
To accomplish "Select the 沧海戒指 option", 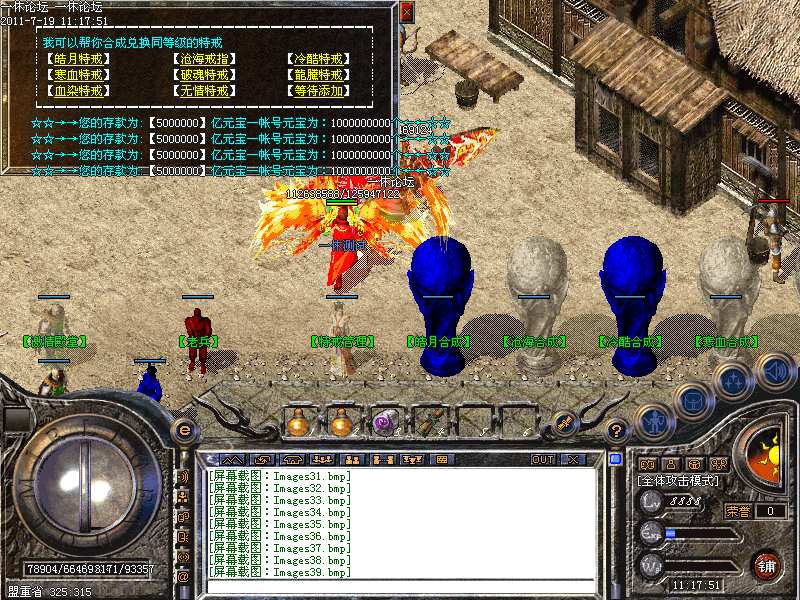I will (x=204, y=59).
